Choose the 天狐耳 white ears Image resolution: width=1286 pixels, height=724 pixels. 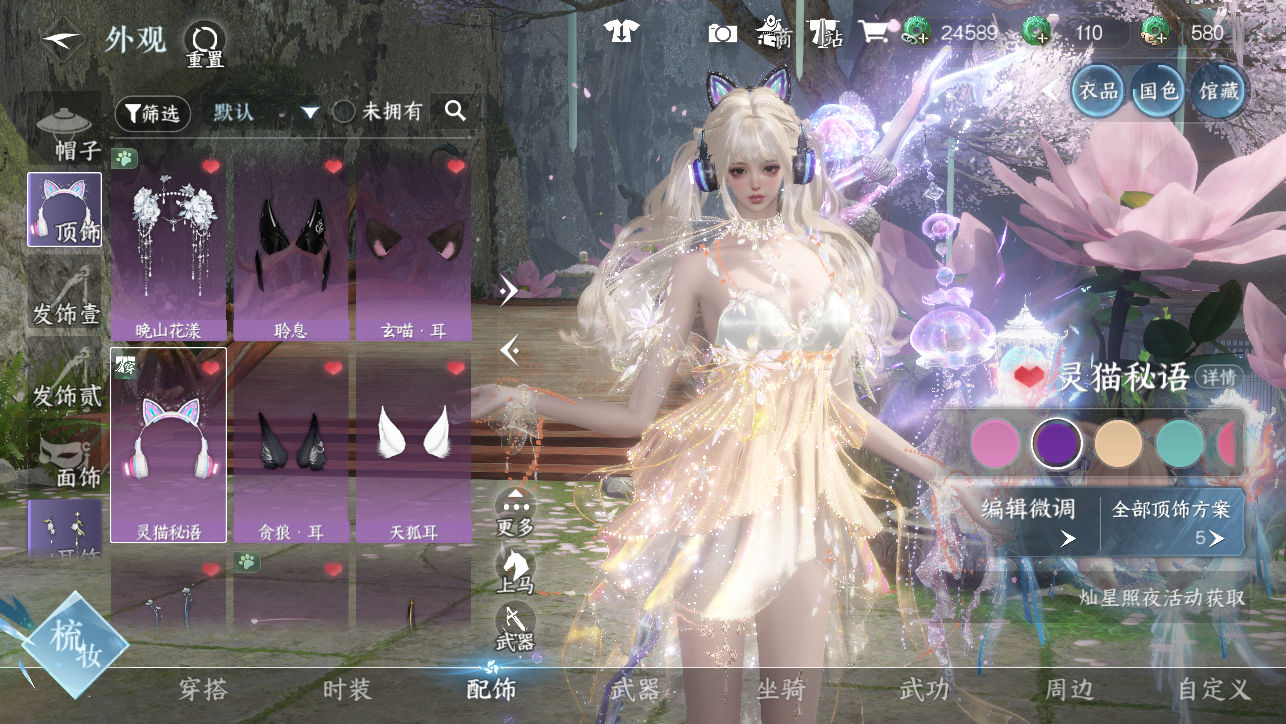click(413, 447)
